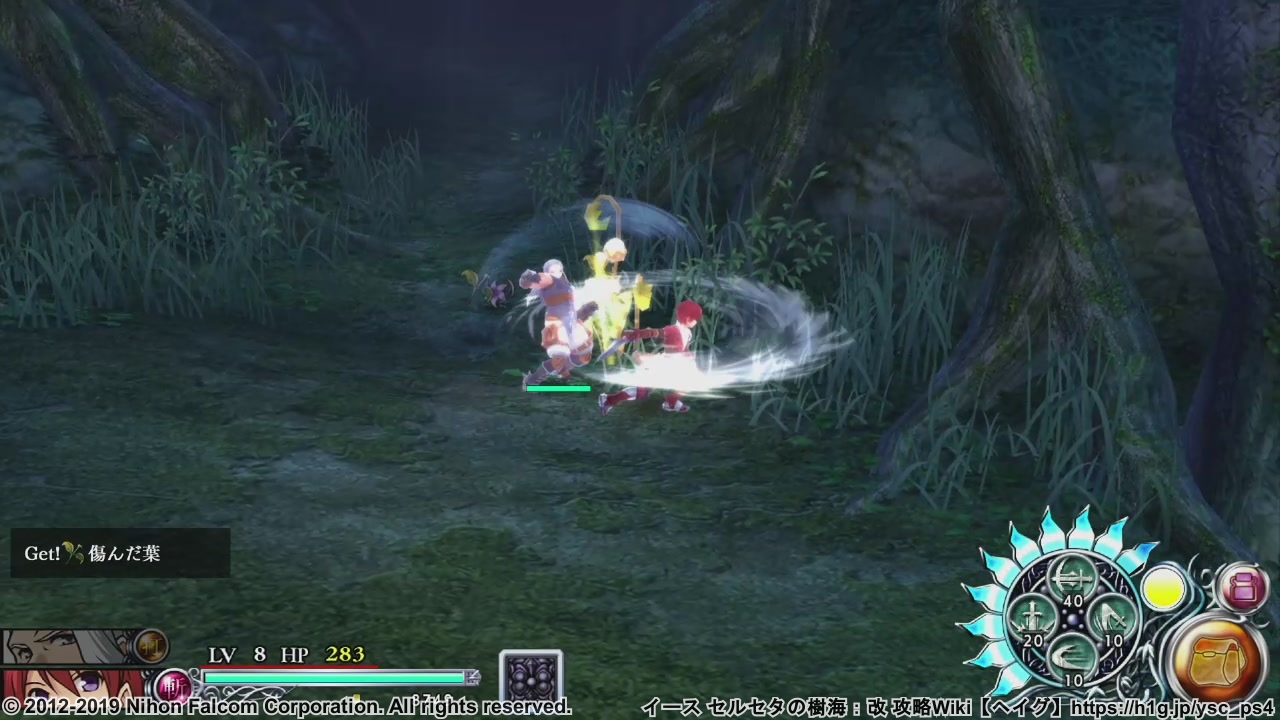This screenshot has width=1280, height=720.
Task: Activate the bottom crescent slash skill
Action: point(1071,657)
